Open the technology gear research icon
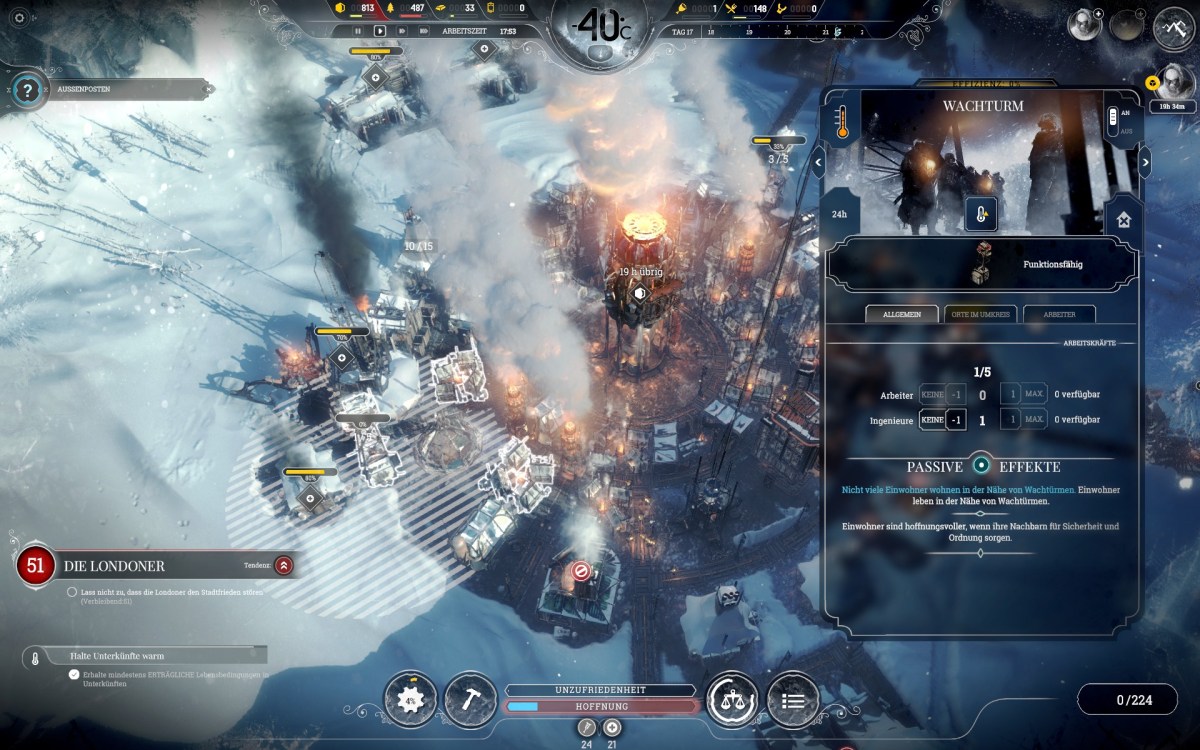This screenshot has height=750, width=1200. point(410,699)
